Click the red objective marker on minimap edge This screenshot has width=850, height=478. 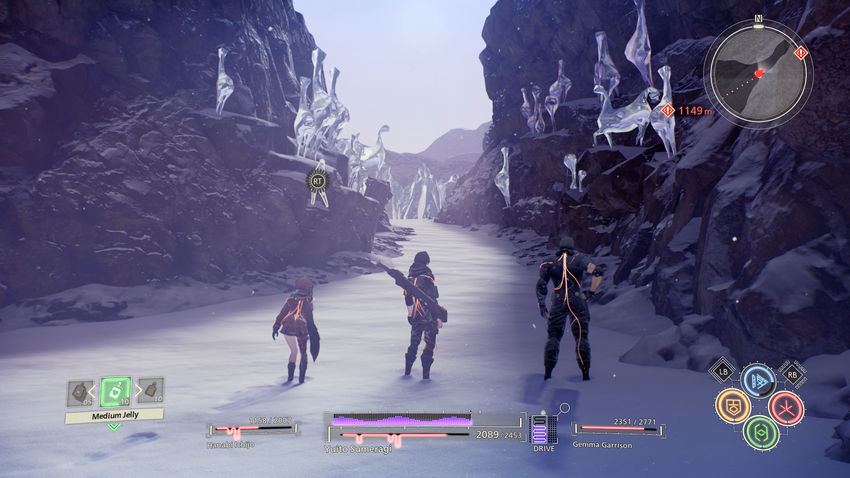[800, 52]
